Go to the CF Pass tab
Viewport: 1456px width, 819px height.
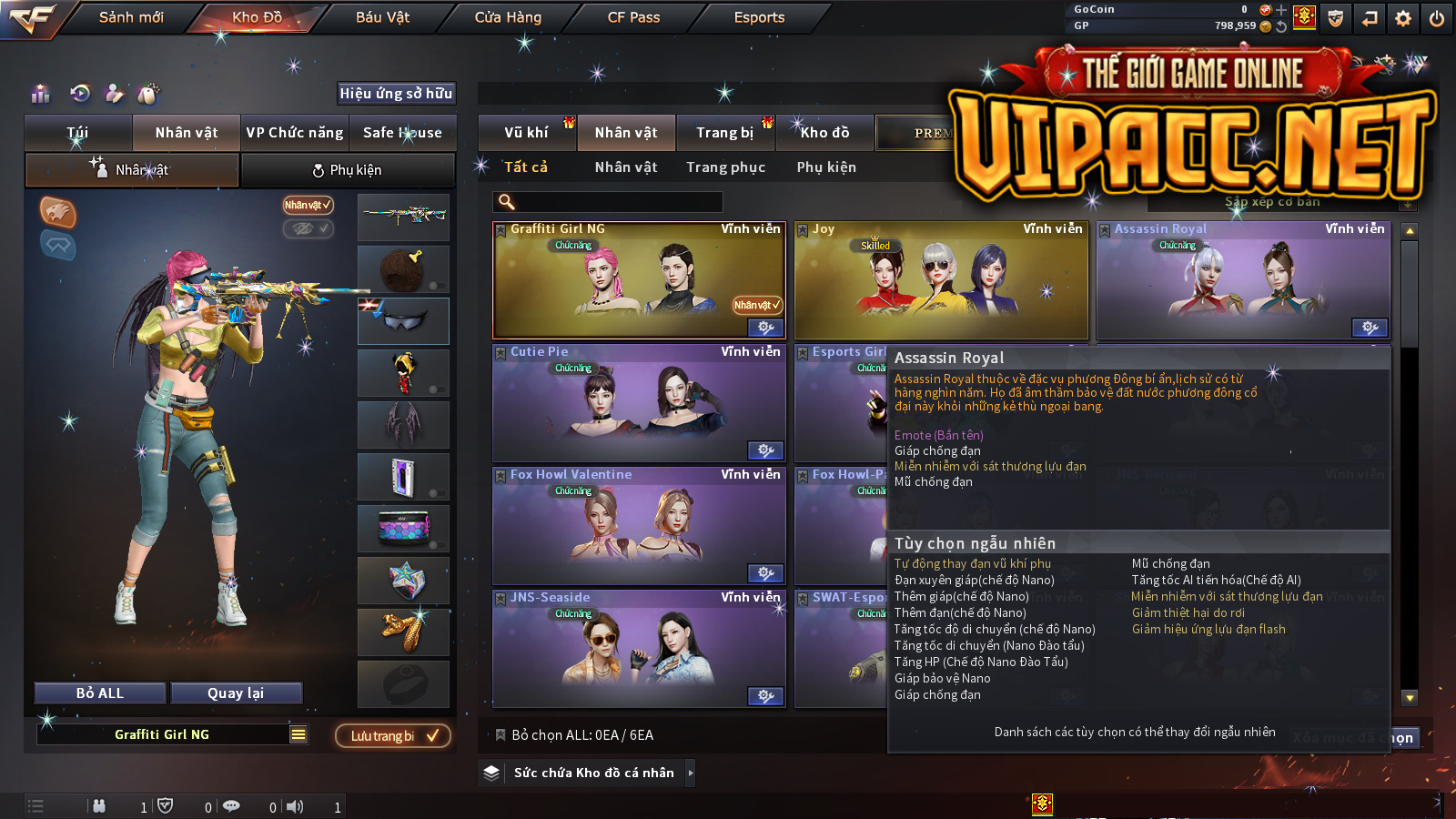(633, 17)
